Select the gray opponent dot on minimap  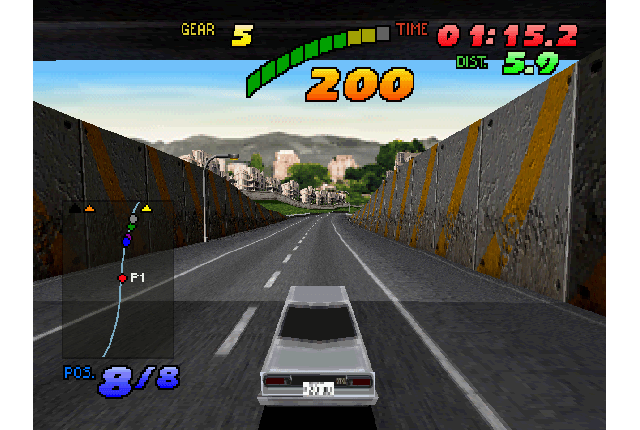coord(133,218)
